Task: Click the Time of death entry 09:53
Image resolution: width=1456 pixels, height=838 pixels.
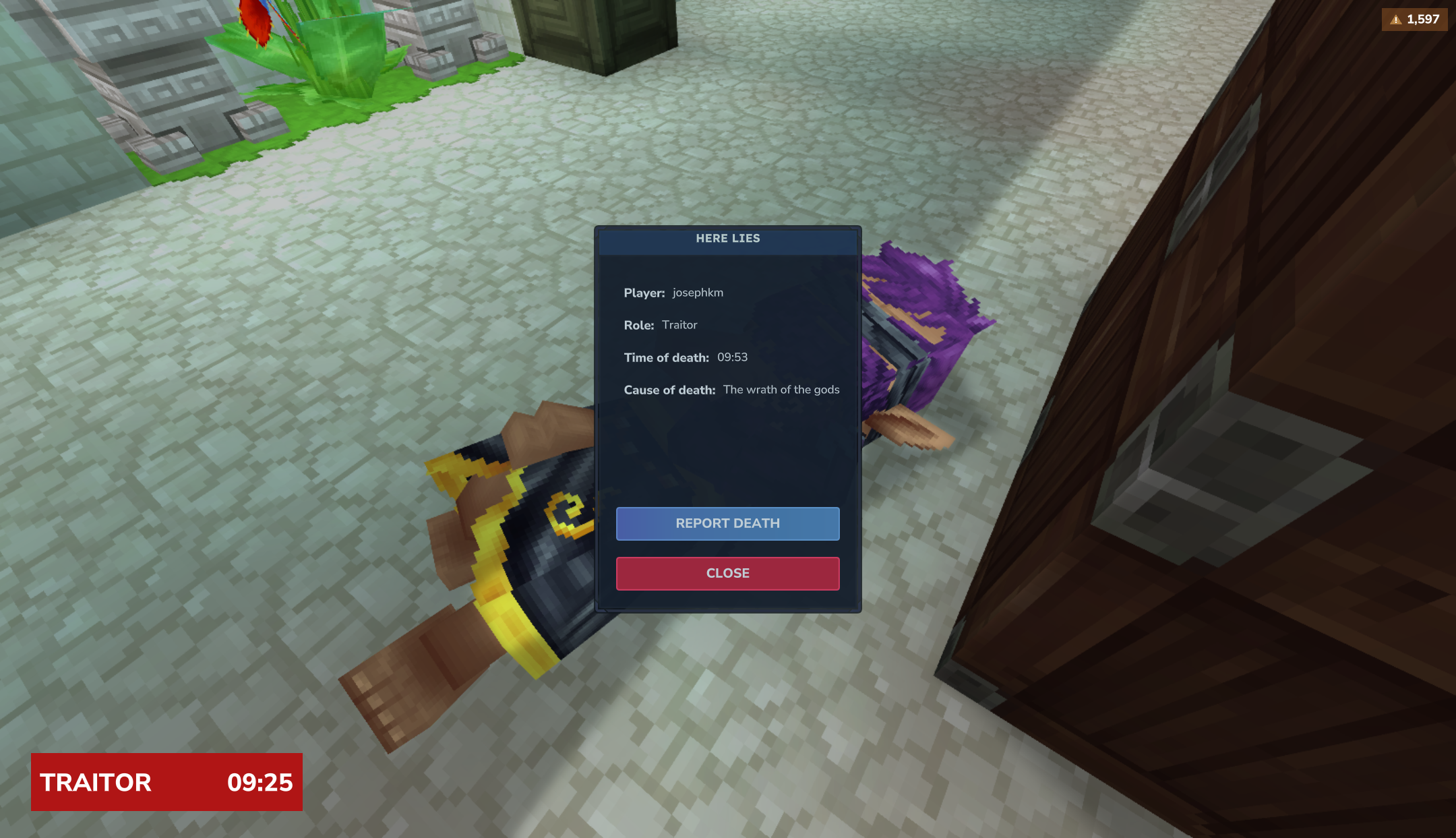Action: click(731, 357)
